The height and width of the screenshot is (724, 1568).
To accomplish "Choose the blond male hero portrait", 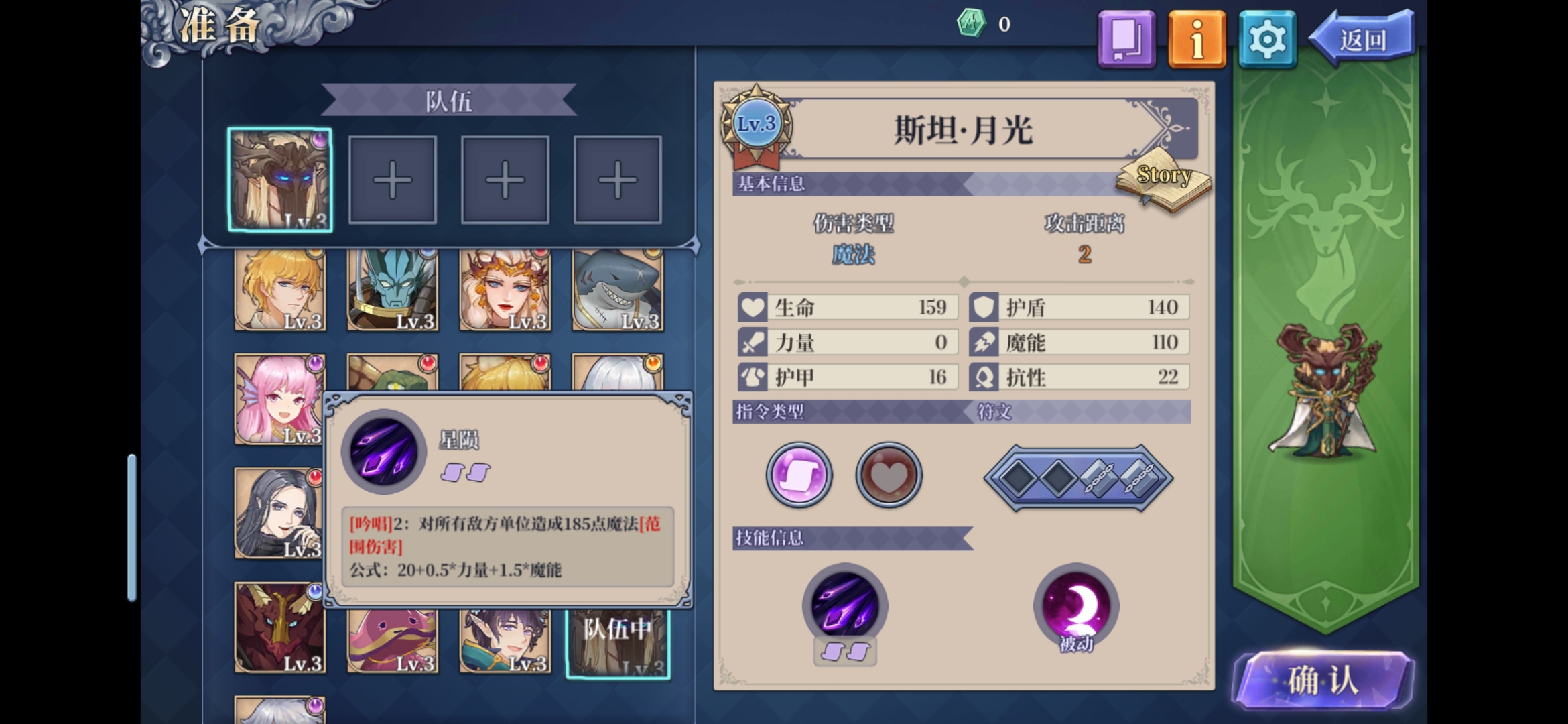I will (x=280, y=290).
